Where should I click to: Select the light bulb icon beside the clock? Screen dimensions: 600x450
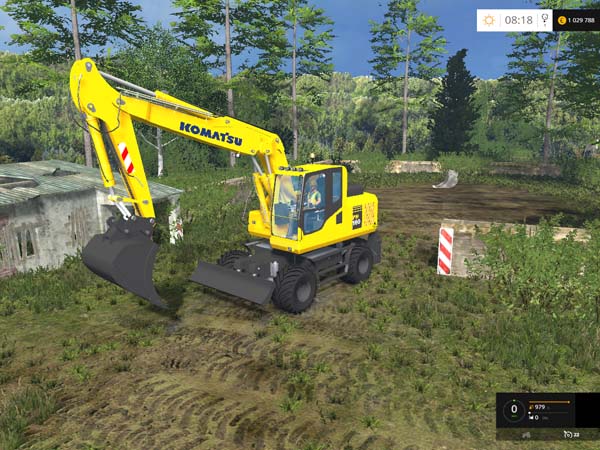[542, 20]
